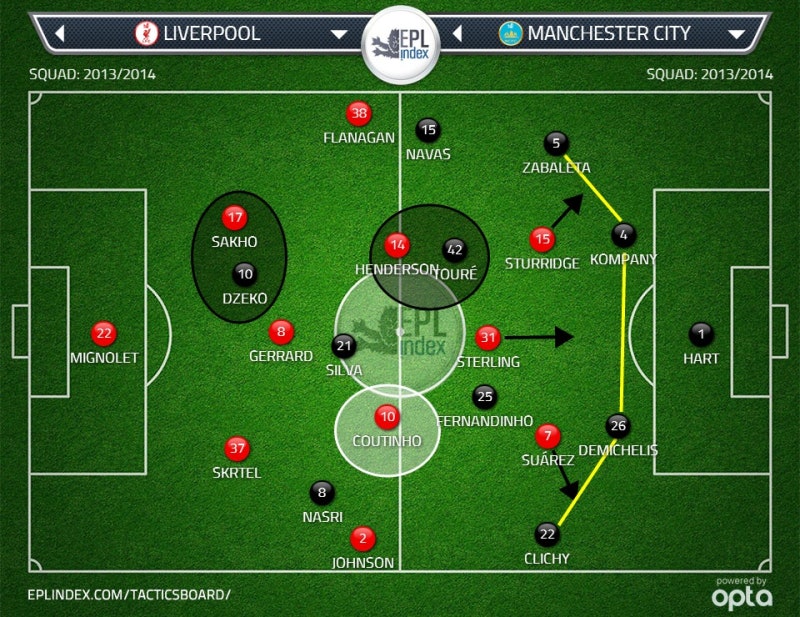Select Kompany's number 4 token
Screen dimensions: 800x617
(623, 236)
